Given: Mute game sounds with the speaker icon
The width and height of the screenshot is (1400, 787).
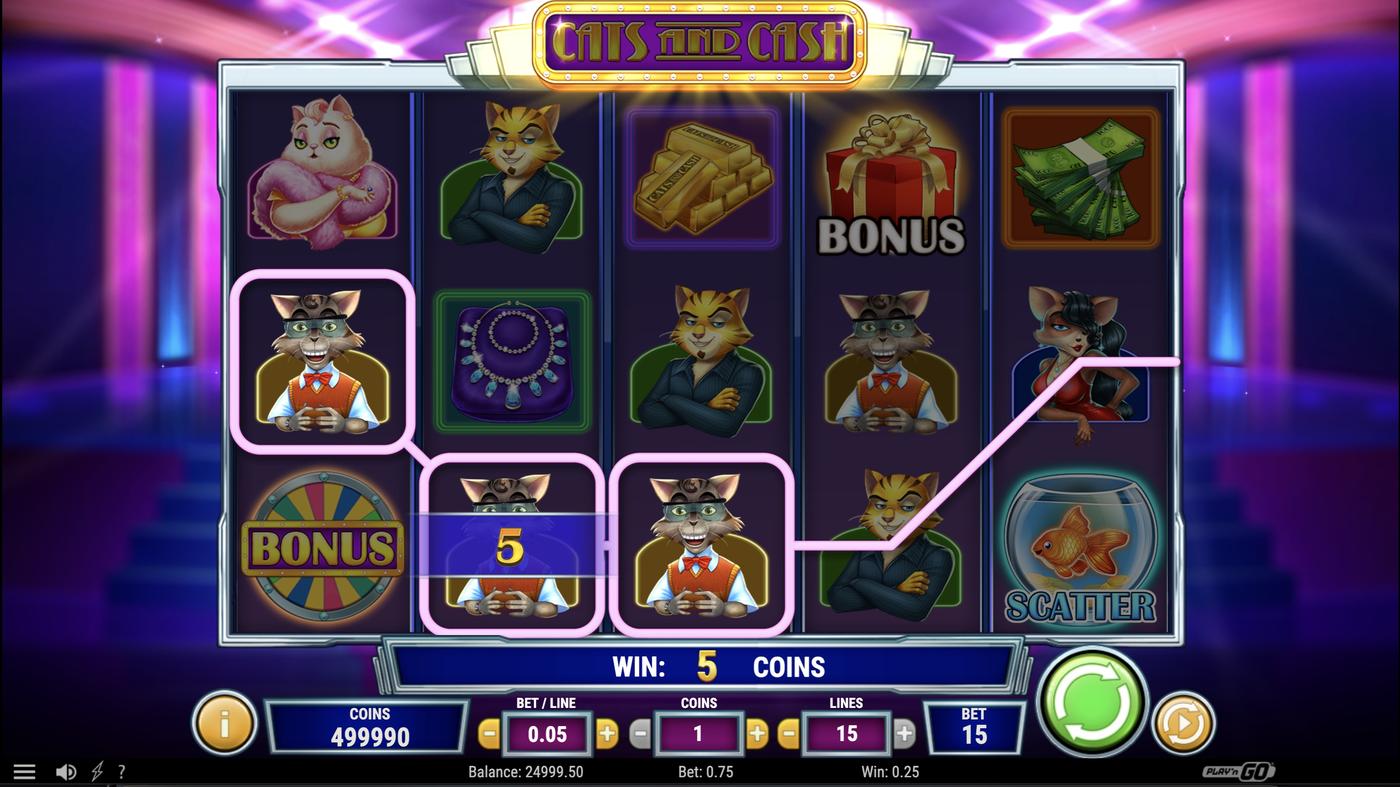Looking at the screenshot, I should coord(66,771).
